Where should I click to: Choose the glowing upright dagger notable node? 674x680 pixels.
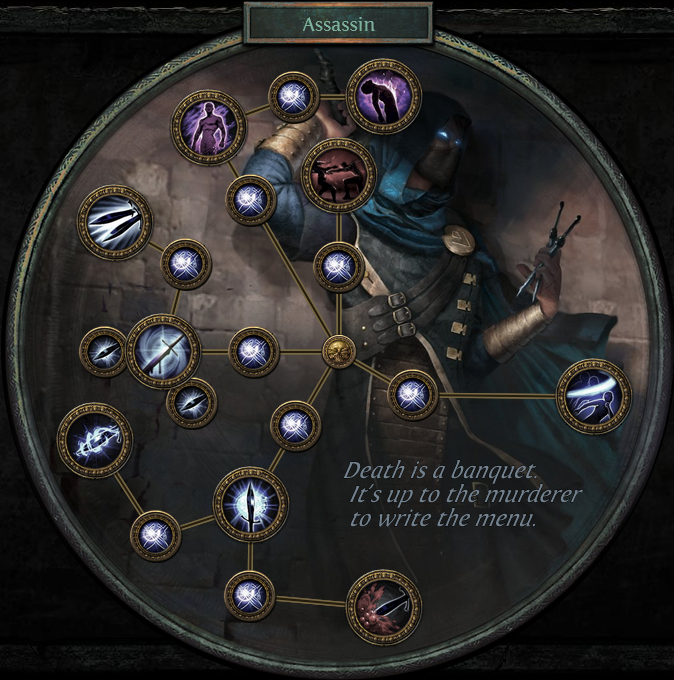(249, 504)
